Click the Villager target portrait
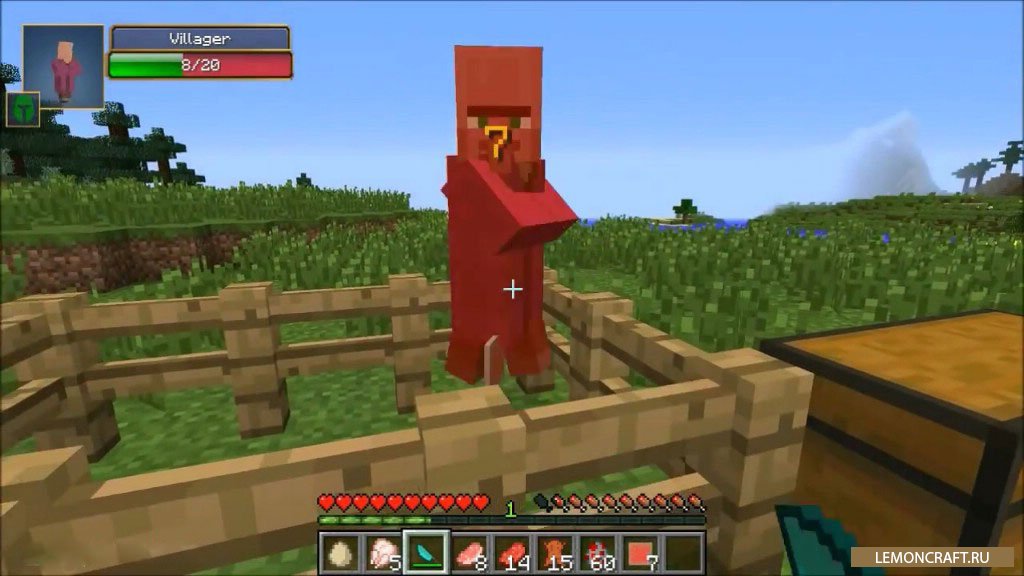1024x576 pixels. (64, 66)
